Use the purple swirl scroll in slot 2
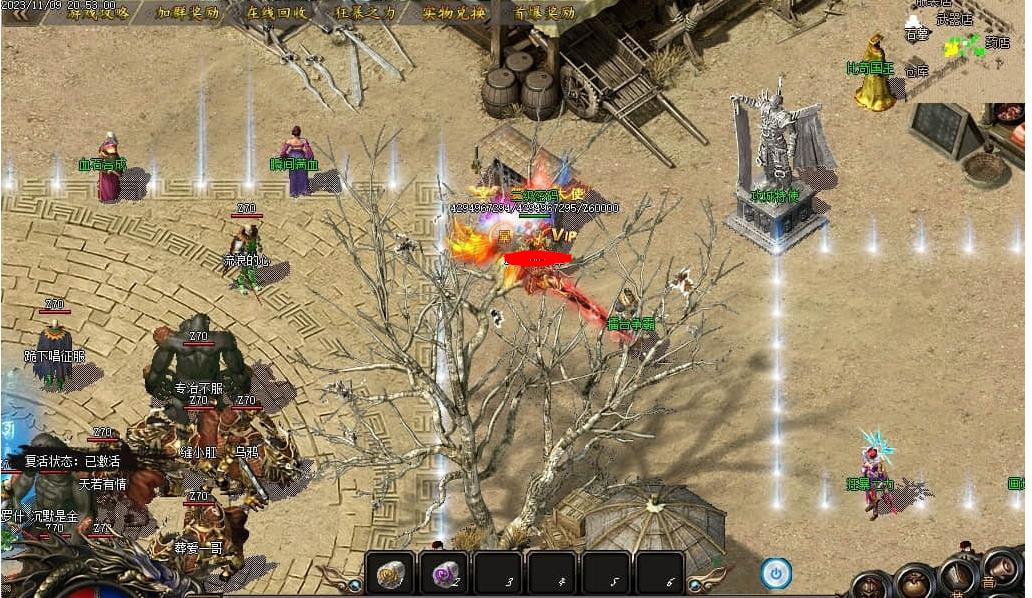Screen dimensions: 1032x598 coord(443,573)
